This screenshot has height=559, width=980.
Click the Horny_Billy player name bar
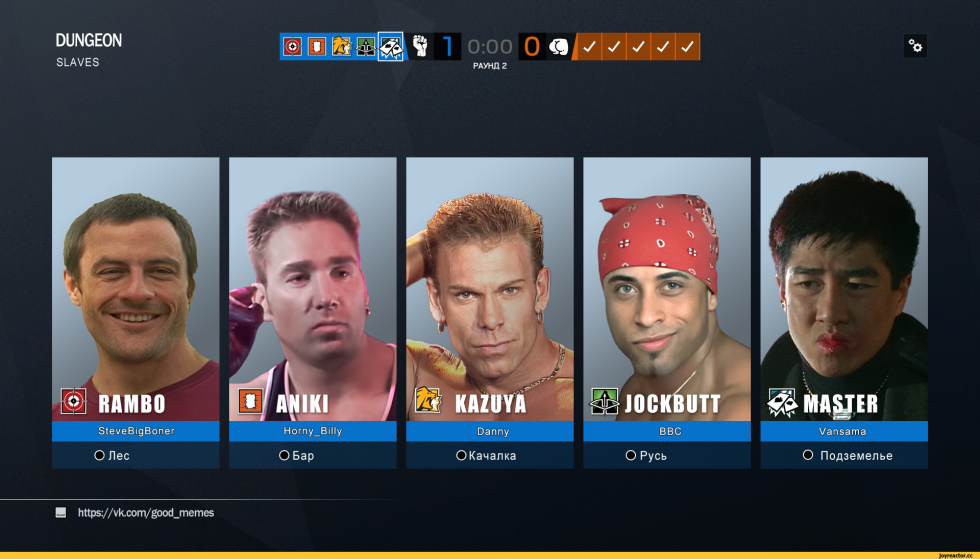[x=312, y=432]
